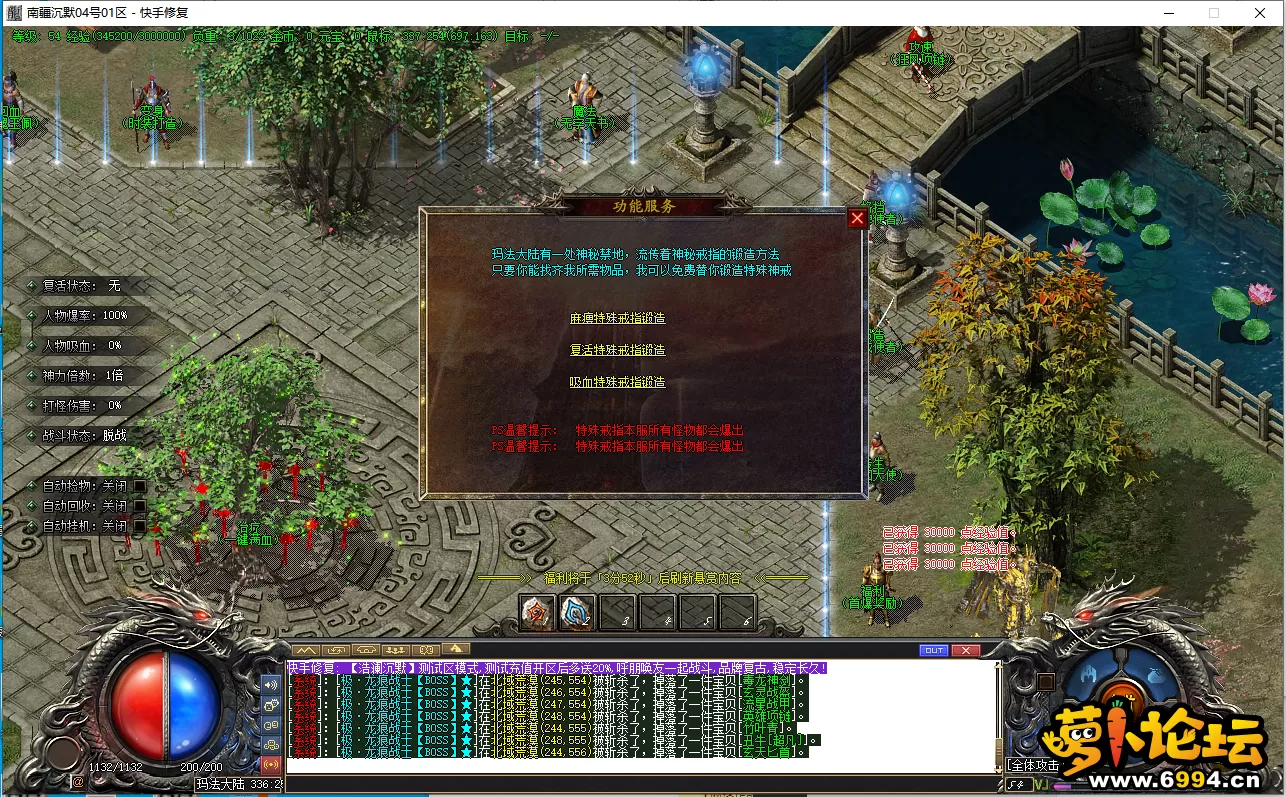Enable the 自动回收 checkbox
The image size is (1286, 797).
(140, 506)
